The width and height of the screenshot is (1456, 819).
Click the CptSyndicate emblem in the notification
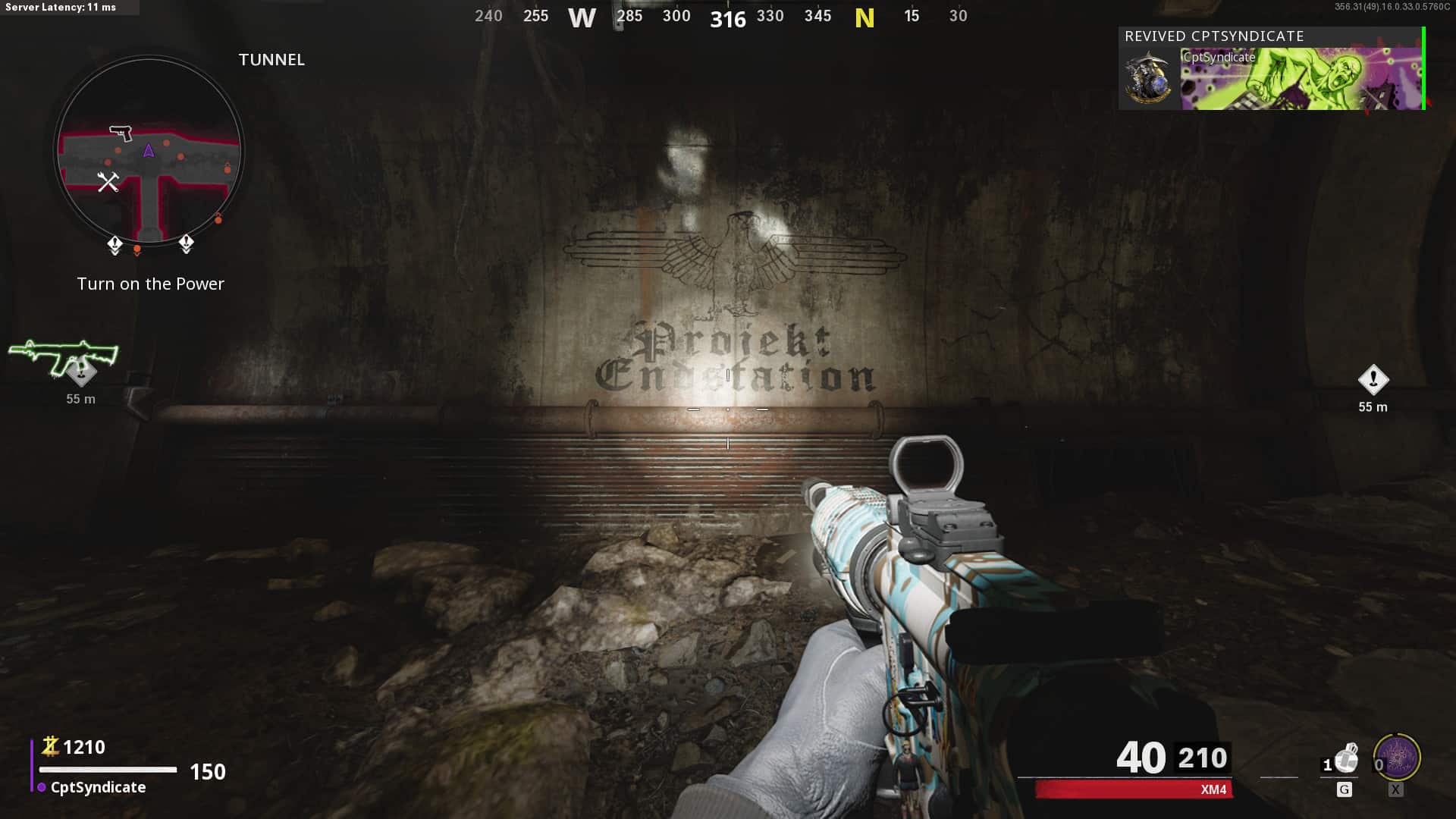1148,79
